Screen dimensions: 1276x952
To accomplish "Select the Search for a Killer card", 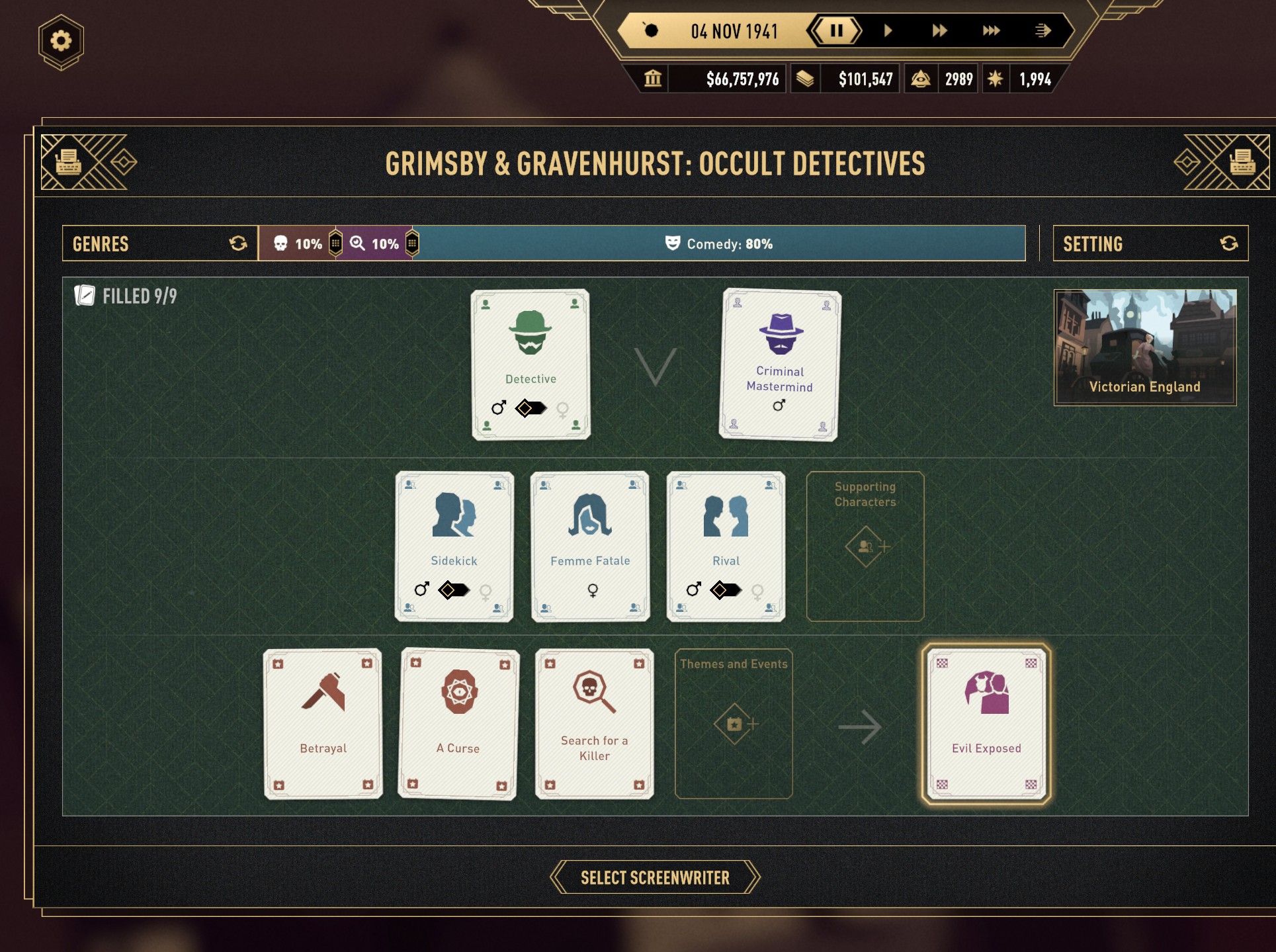I will pos(594,723).
